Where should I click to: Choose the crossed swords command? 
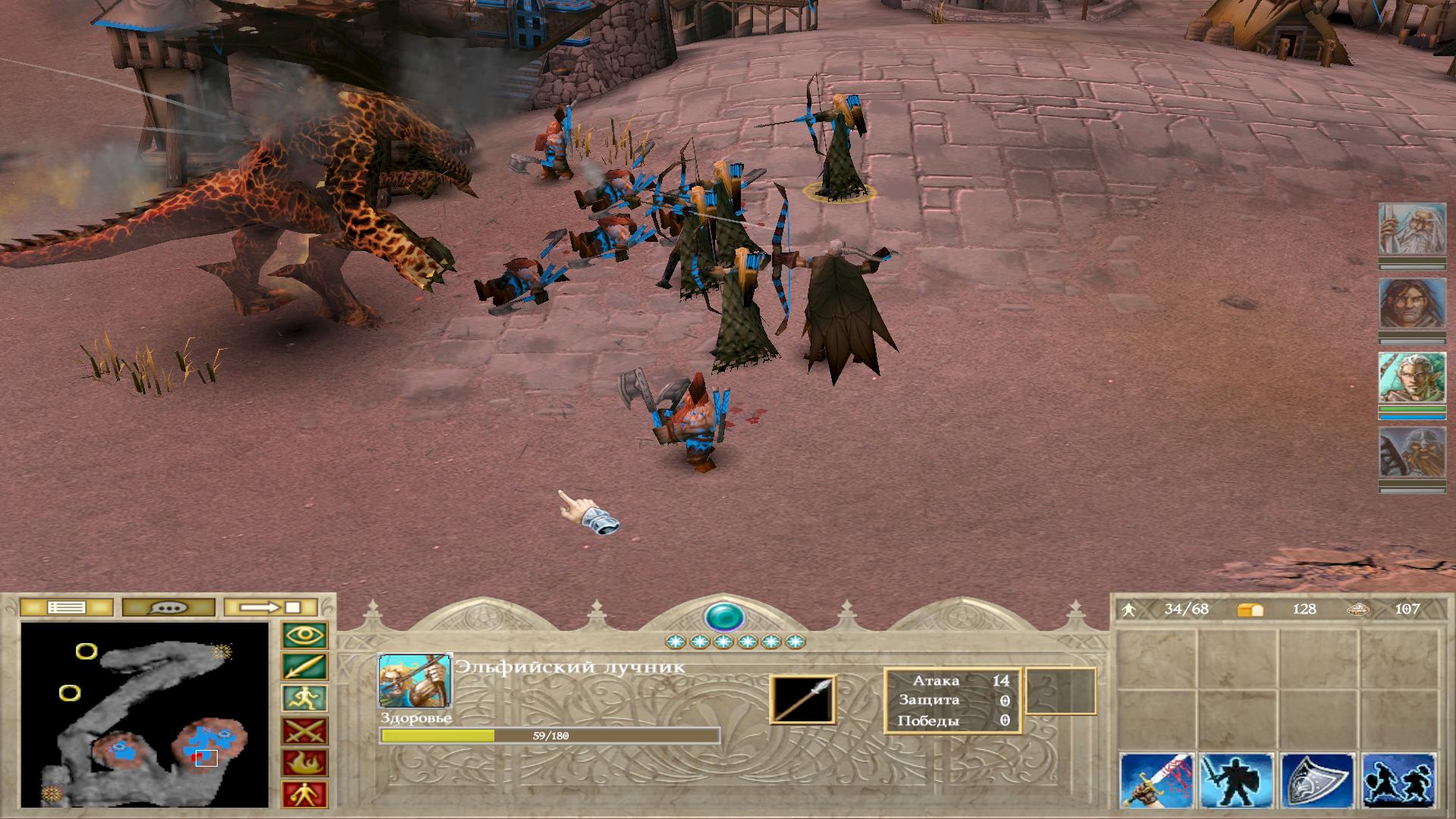[x=305, y=731]
